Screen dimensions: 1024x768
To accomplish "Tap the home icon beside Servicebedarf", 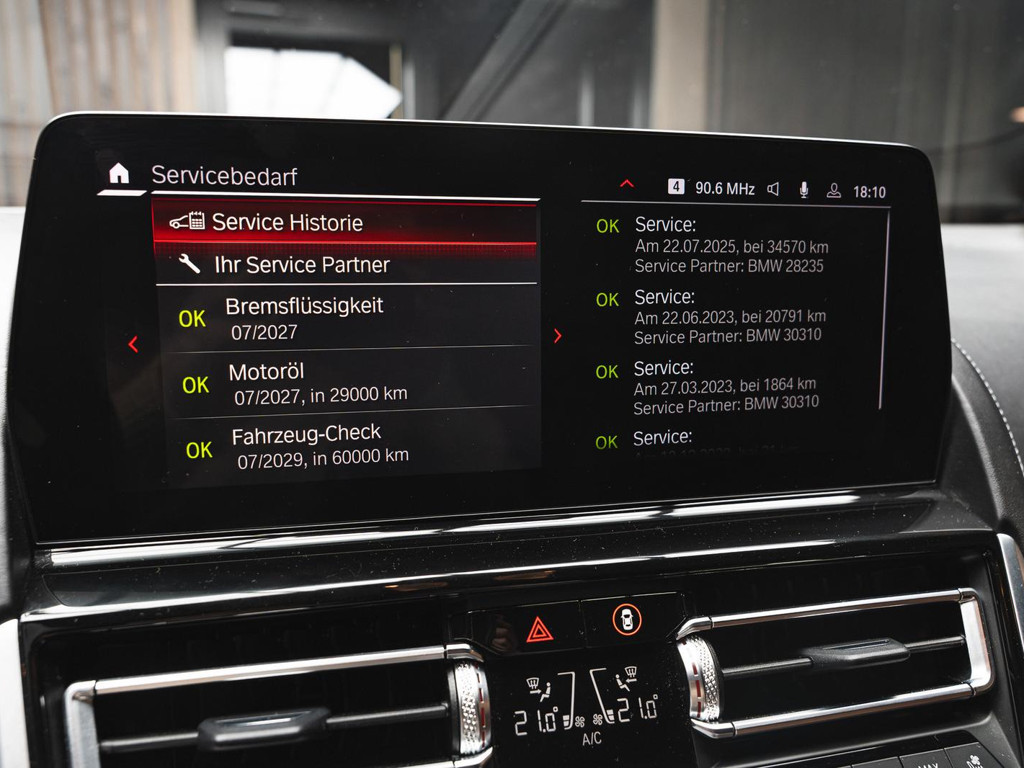I will click(119, 175).
